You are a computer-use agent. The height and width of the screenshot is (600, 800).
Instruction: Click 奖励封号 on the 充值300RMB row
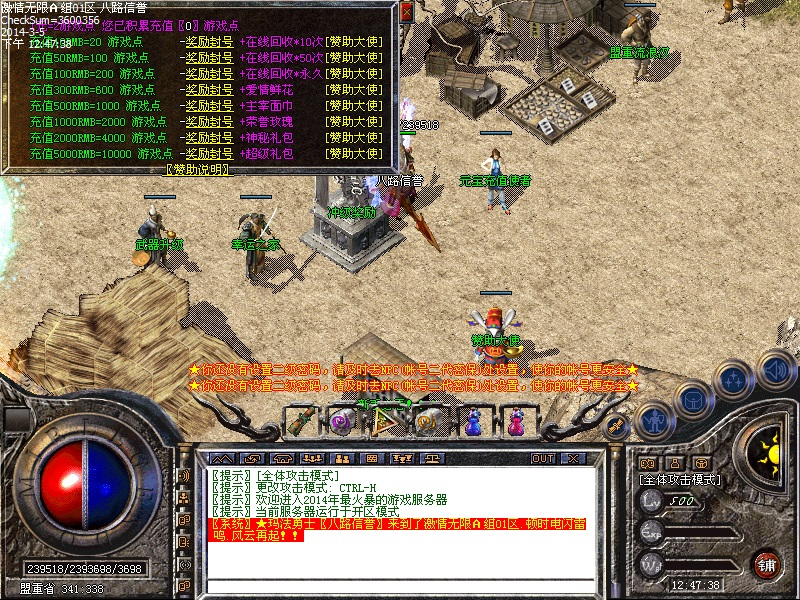point(209,90)
